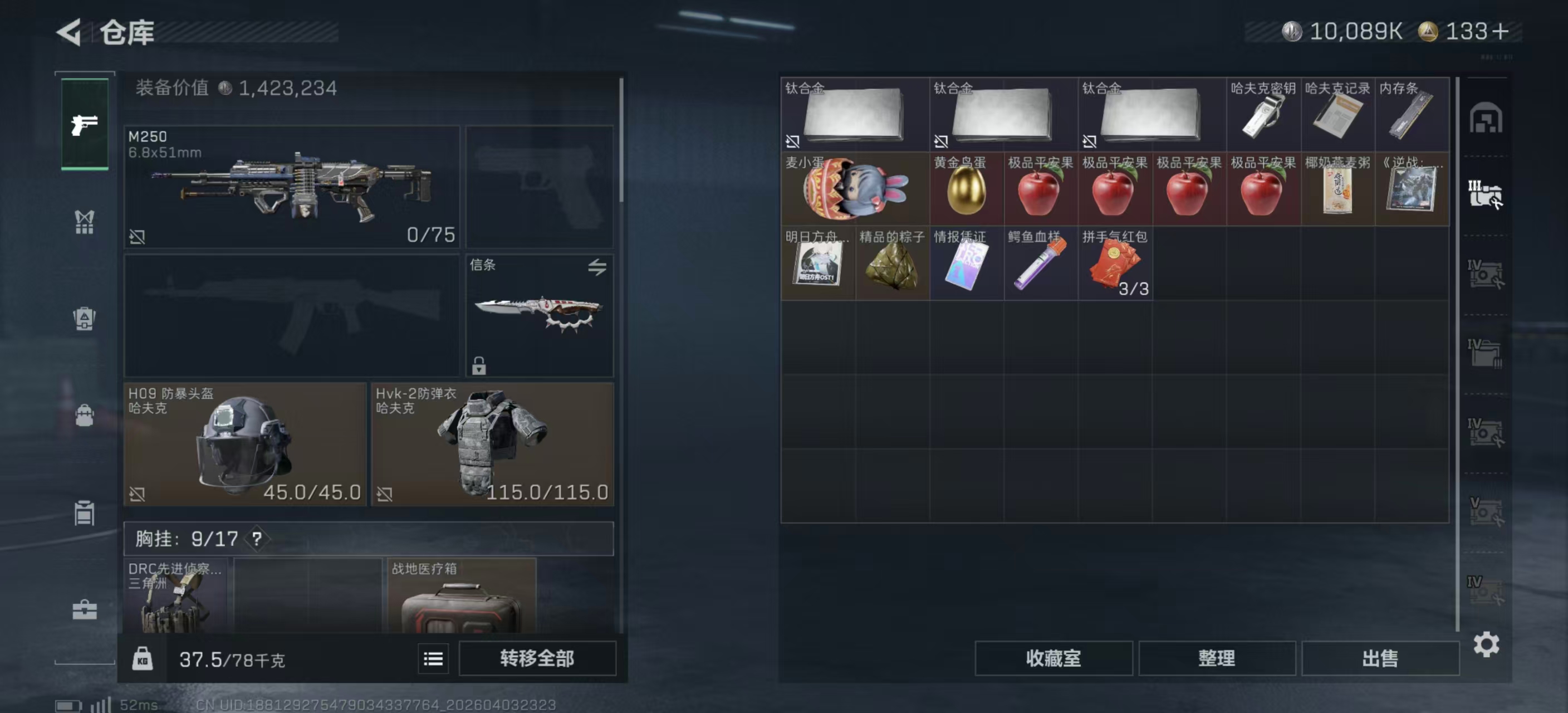Viewport: 1568px width, 713px height.
Task: Choose the Hvk-2防弹衣 armor slot
Action: pyautogui.click(x=492, y=443)
